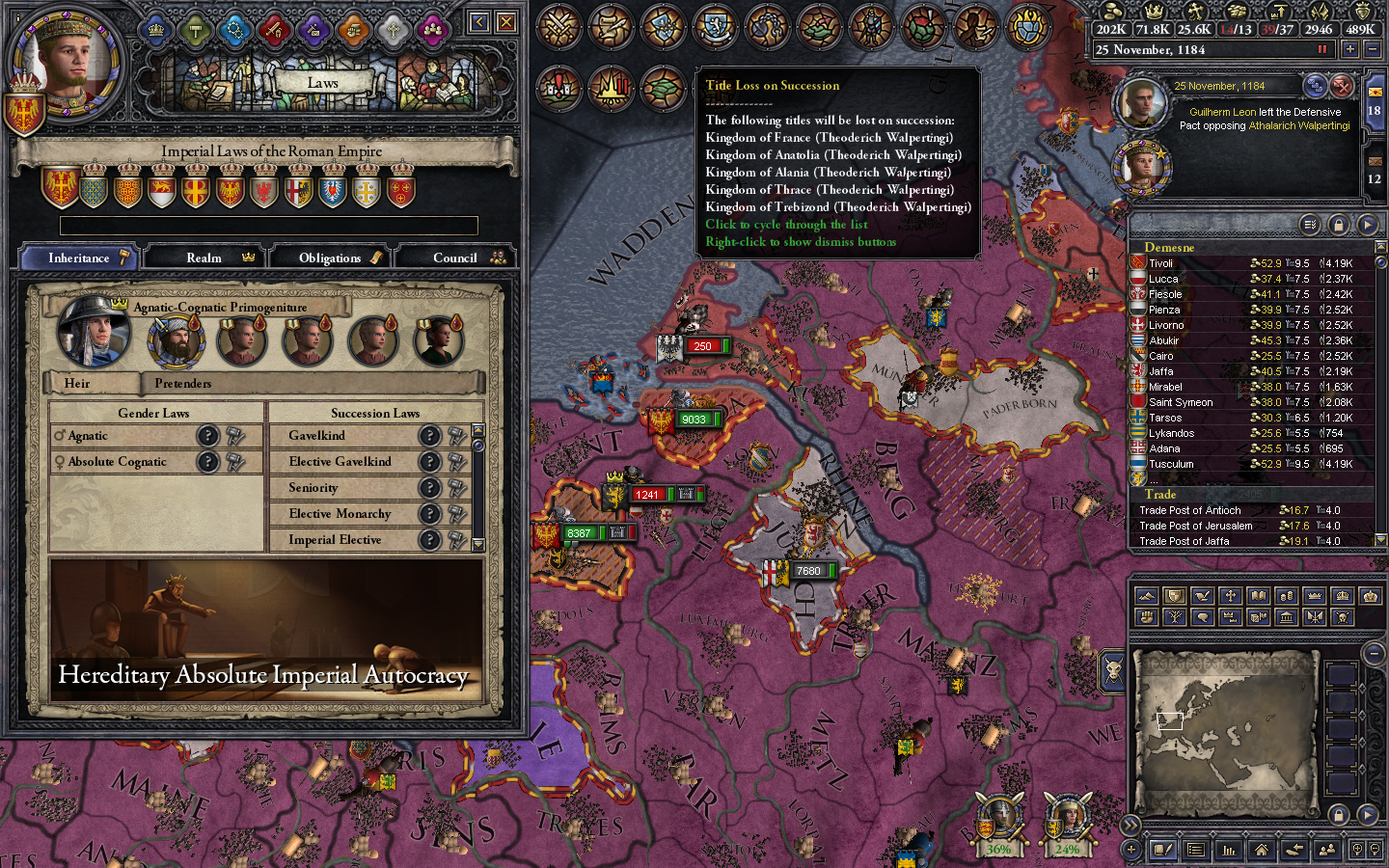
Task: Toggle the demesne panel lock
Action: pyautogui.click(x=1338, y=224)
